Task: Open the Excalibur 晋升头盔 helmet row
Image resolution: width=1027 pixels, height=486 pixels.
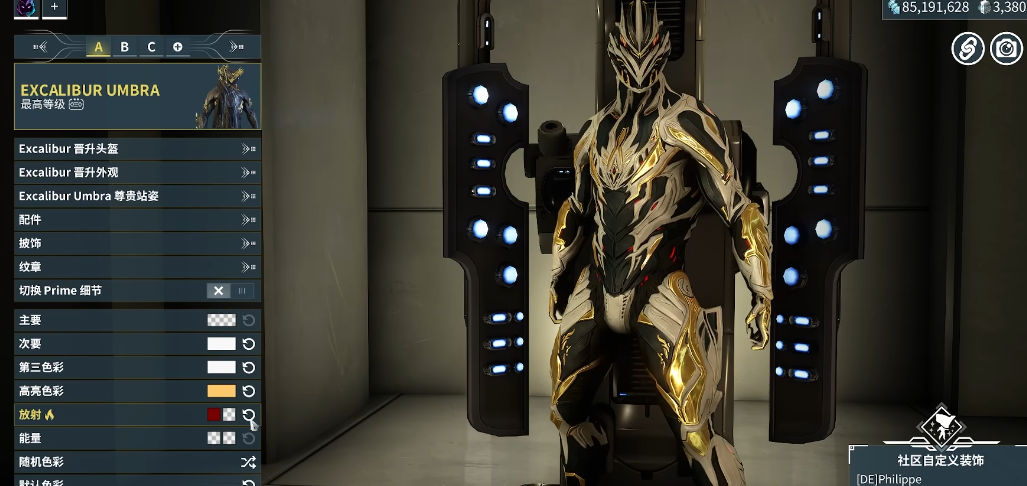Action: tap(137, 149)
